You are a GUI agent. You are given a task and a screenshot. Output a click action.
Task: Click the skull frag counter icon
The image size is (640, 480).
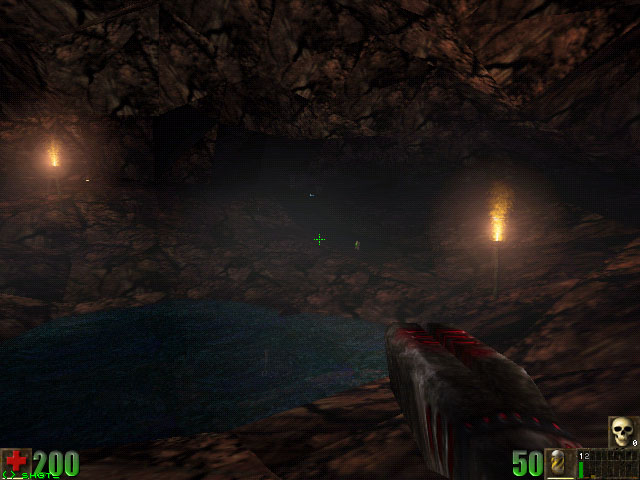[x=622, y=432]
